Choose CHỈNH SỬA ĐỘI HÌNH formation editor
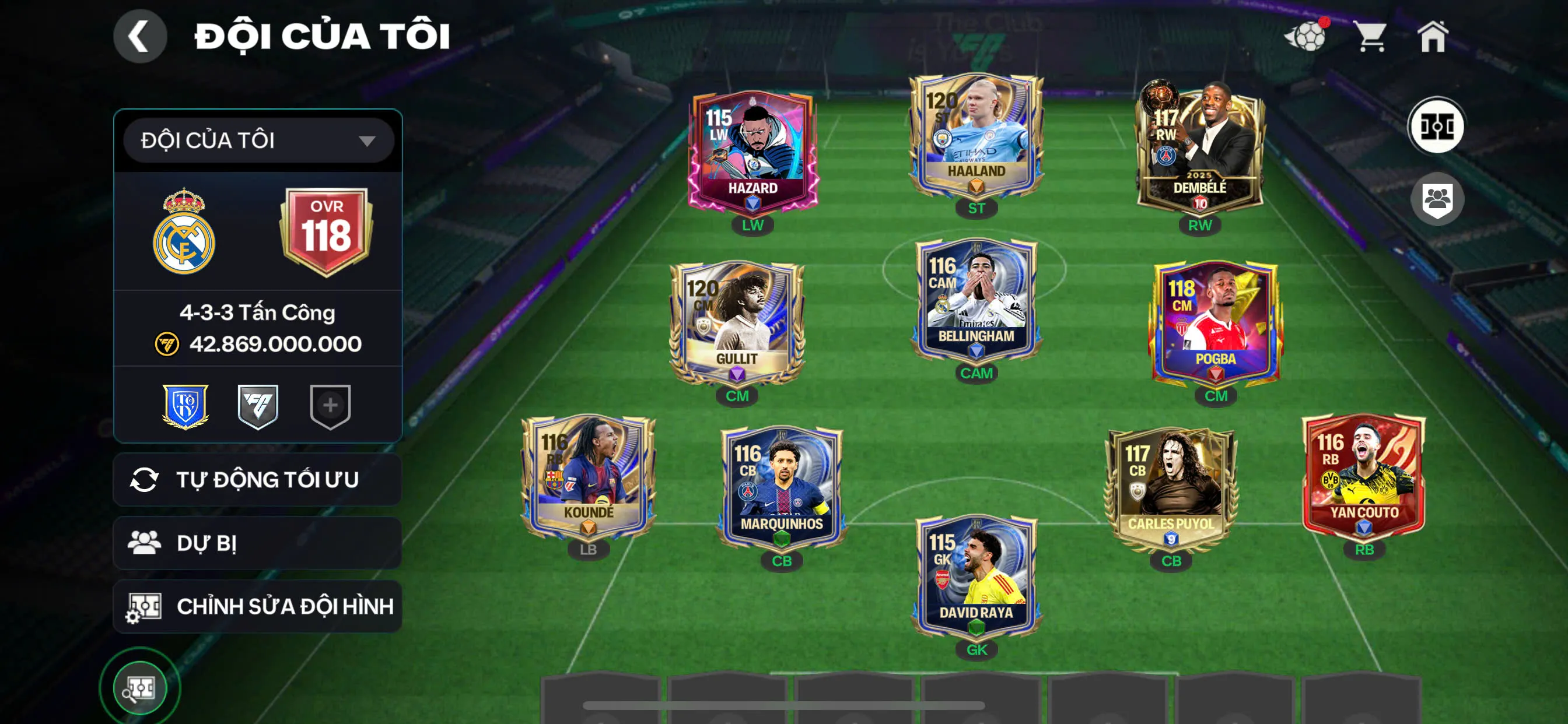1568x724 pixels. [257, 606]
